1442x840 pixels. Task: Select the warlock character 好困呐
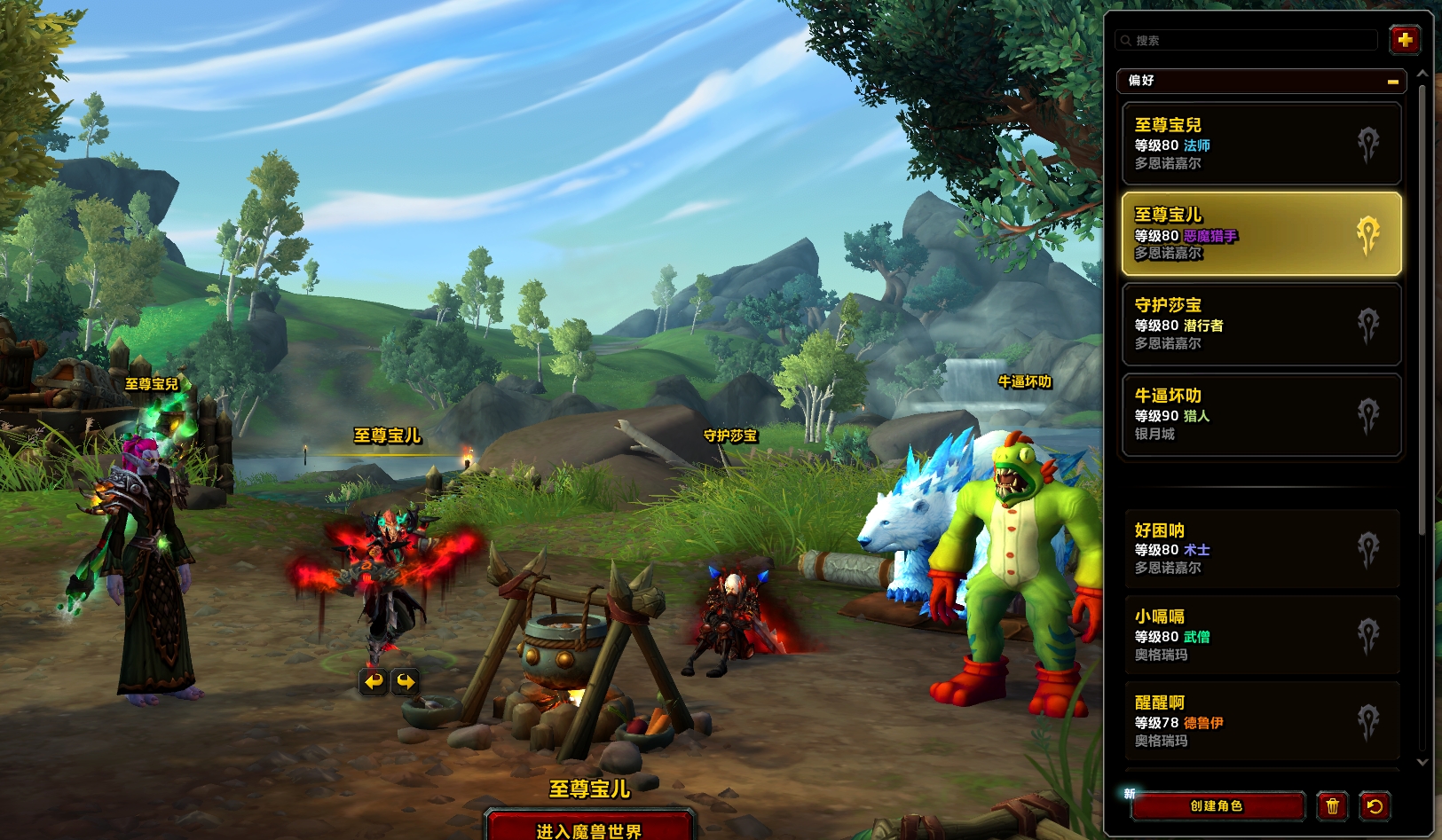click(x=1260, y=549)
